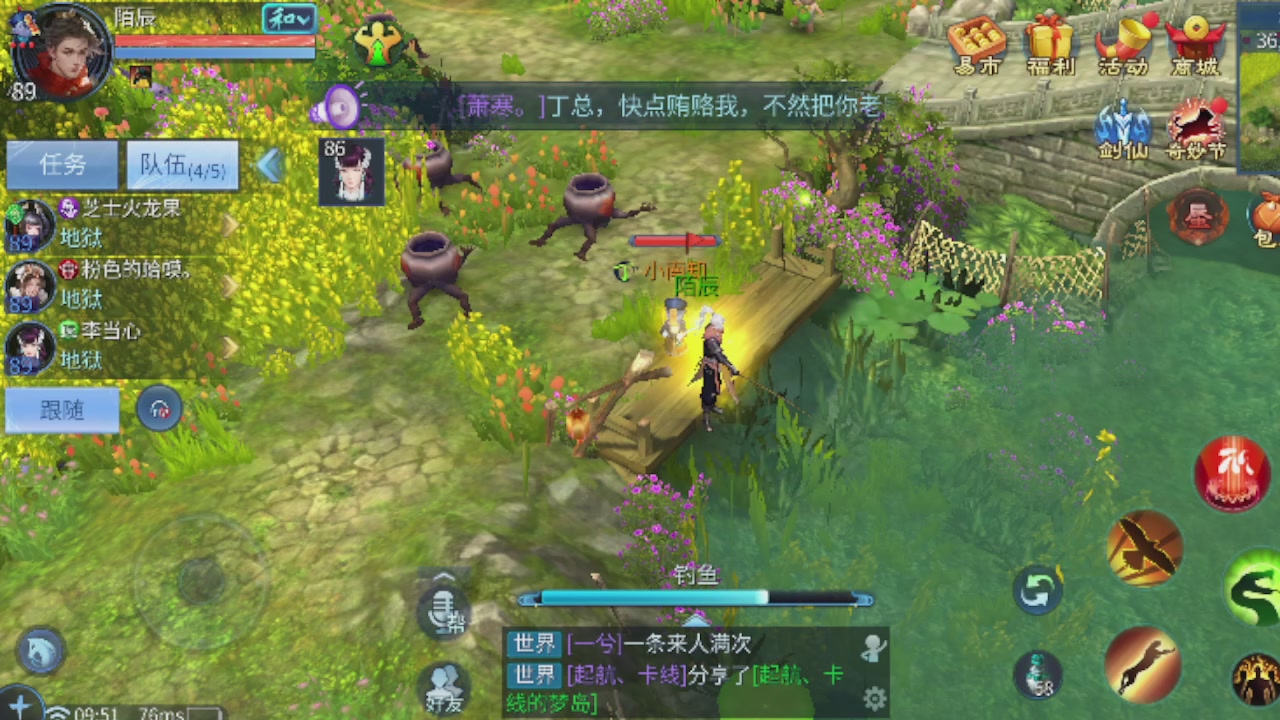Open the 和 PK mode dropdown

288,19
